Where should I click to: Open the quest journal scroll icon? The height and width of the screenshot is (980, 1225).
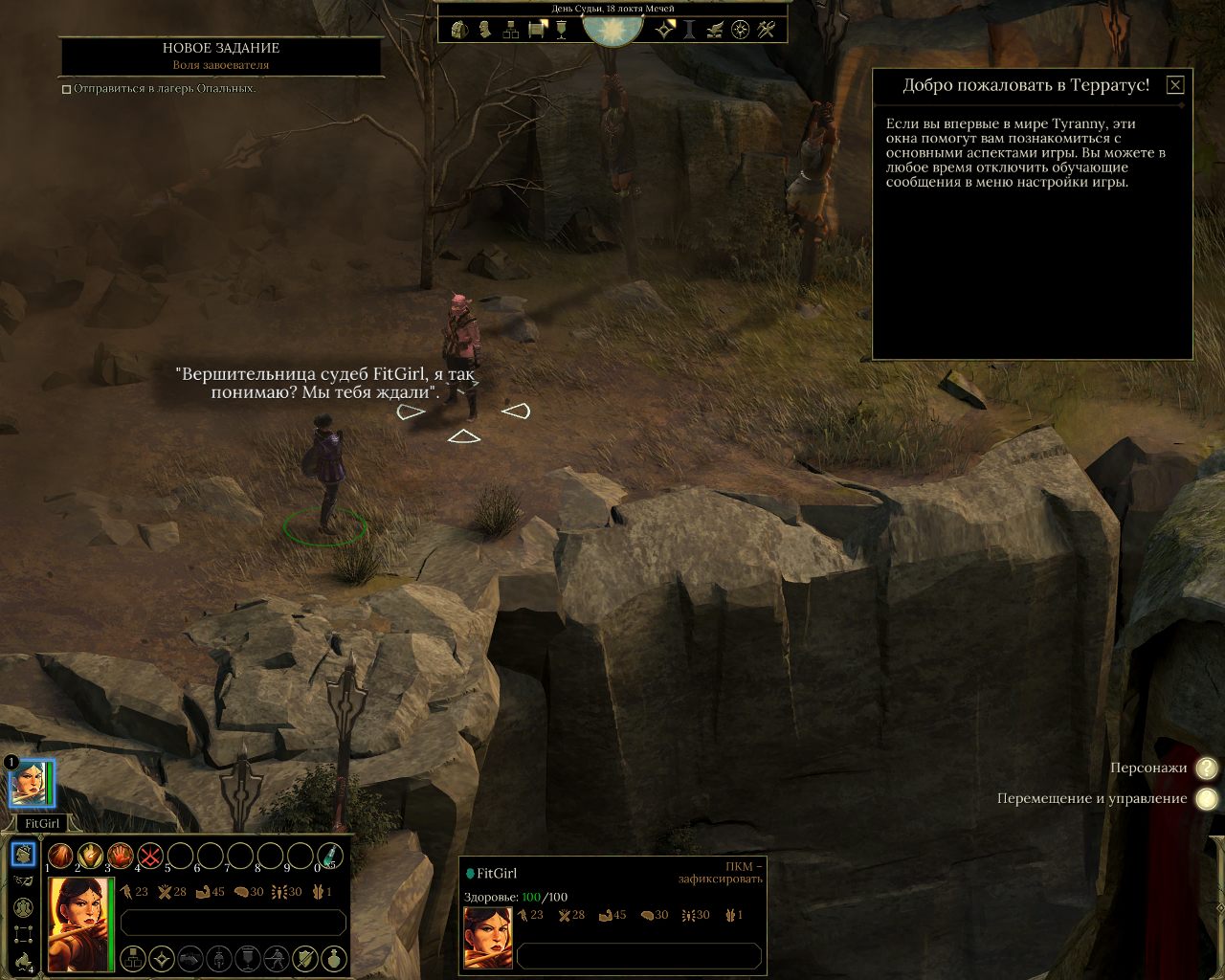(x=536, y=29)
